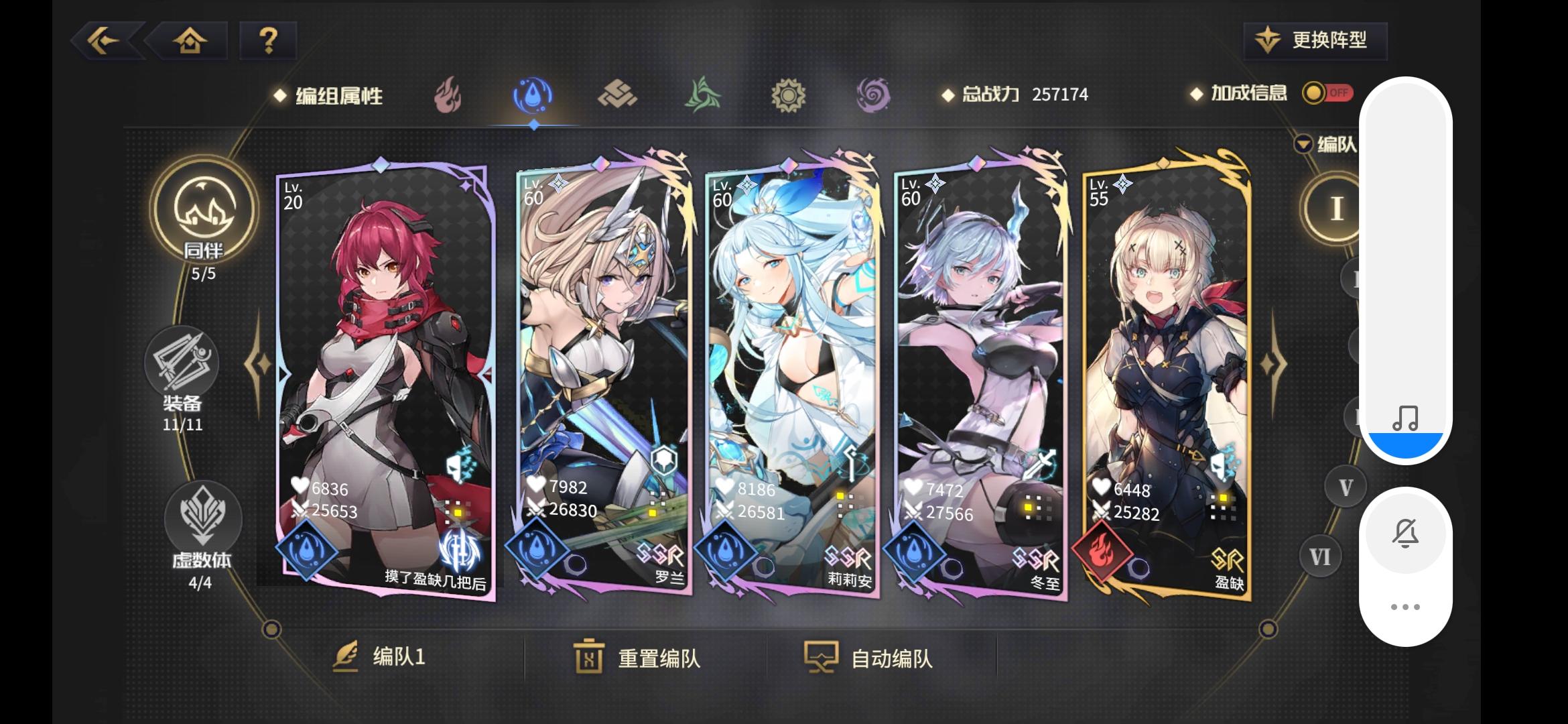Select the water element filter icon
Image resolution: width=1568 pixels, height=724 pixels.
(x=533, y=95)
